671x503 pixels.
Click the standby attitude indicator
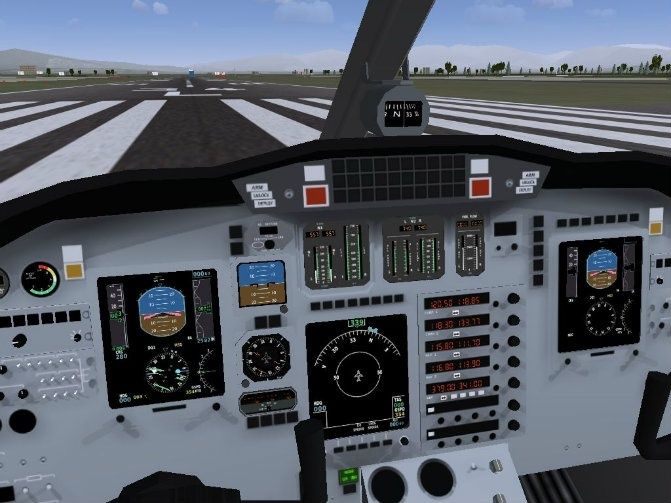coord(261,284)
